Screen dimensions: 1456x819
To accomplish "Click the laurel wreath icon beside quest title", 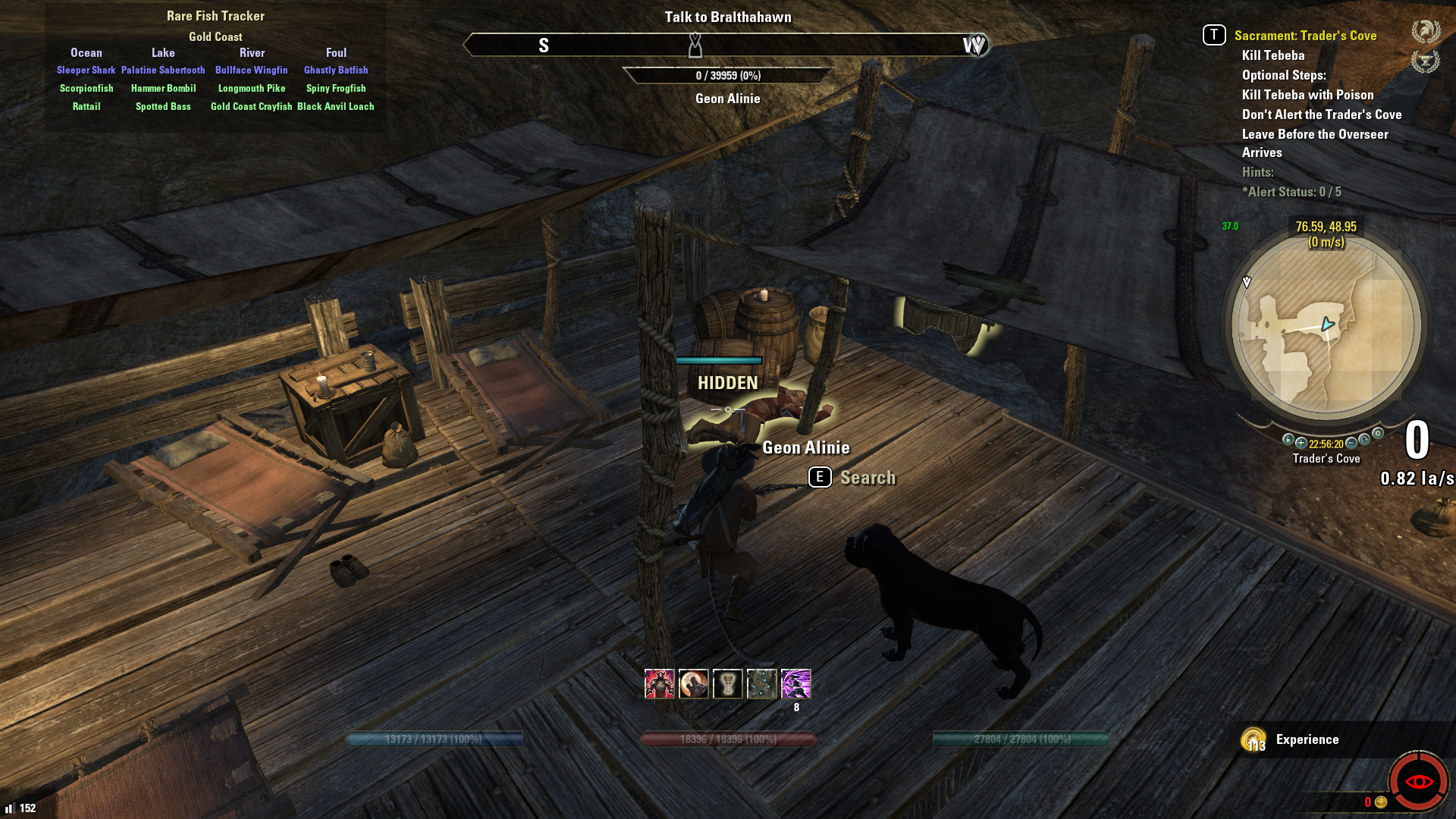I will [1426, 32].
